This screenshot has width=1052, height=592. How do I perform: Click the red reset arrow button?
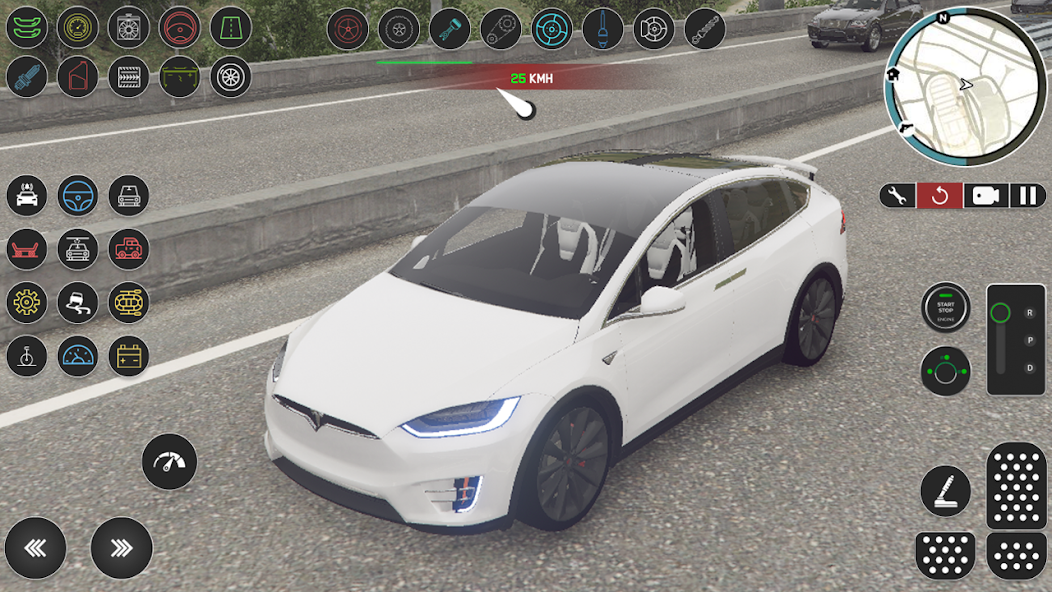tap(940, 196)
